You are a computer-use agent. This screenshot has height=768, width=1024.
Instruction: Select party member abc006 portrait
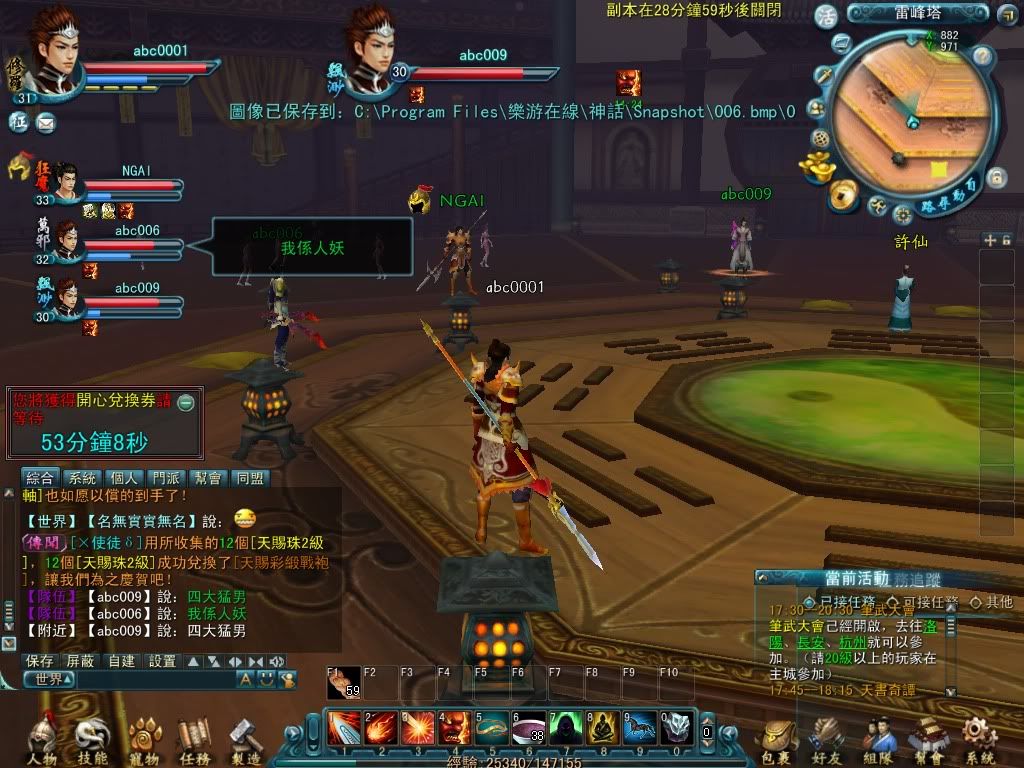point(67,244)
